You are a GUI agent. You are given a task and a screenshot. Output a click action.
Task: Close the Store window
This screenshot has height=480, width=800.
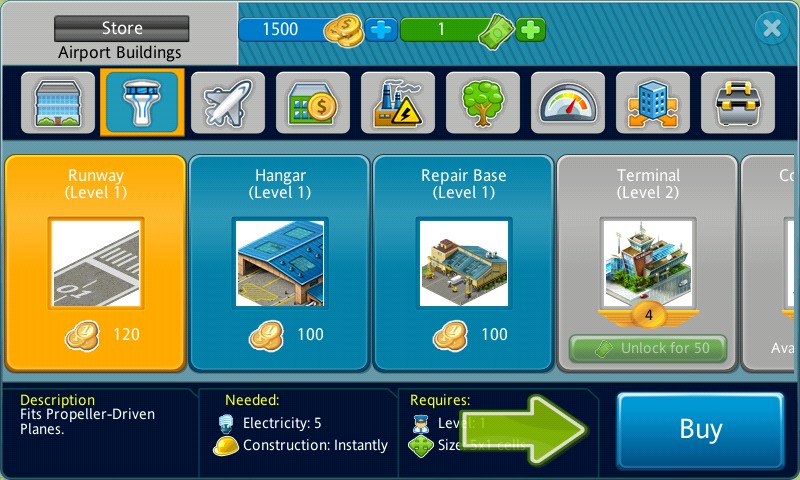pyautogui.click(x=771, y=29)
